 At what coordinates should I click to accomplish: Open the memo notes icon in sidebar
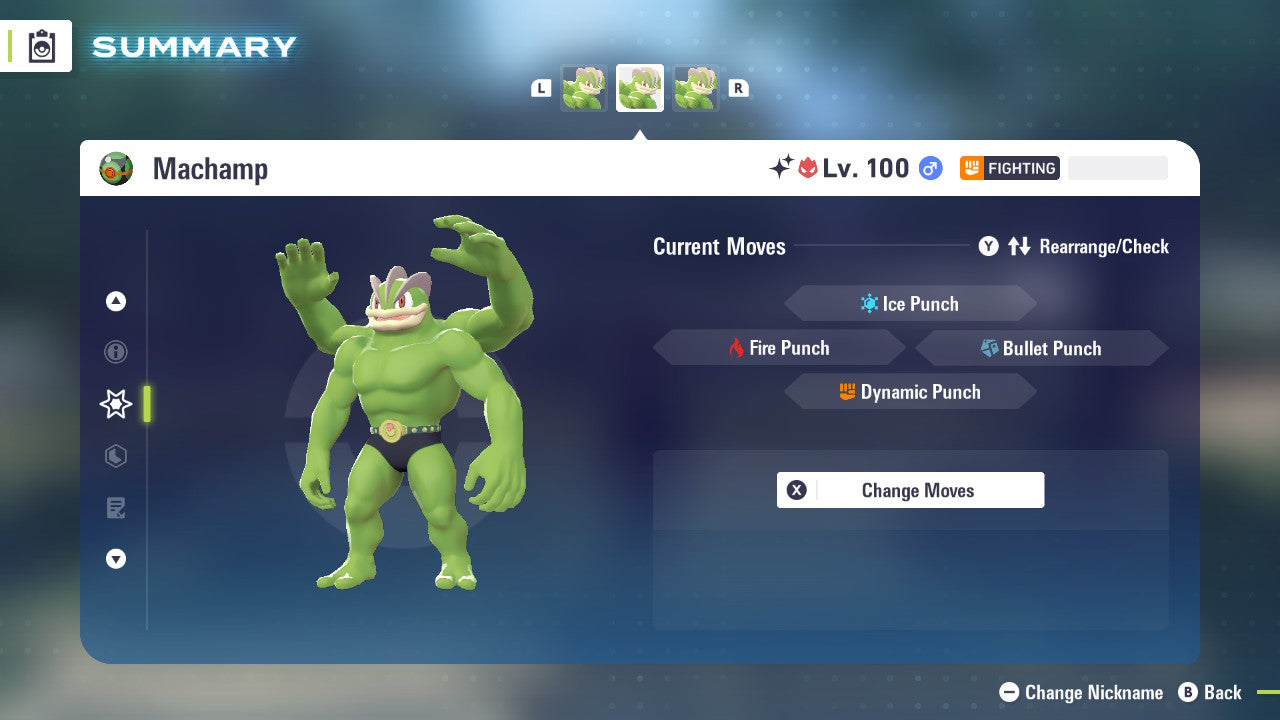click(x=116, y=508)
